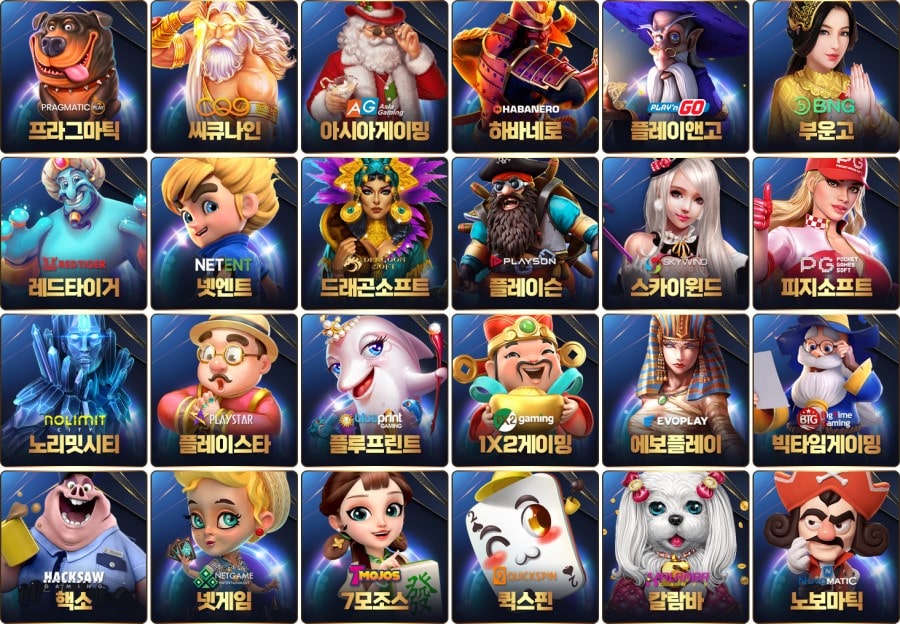Open the PG Pocket Games Soft tile

(826, 232)
